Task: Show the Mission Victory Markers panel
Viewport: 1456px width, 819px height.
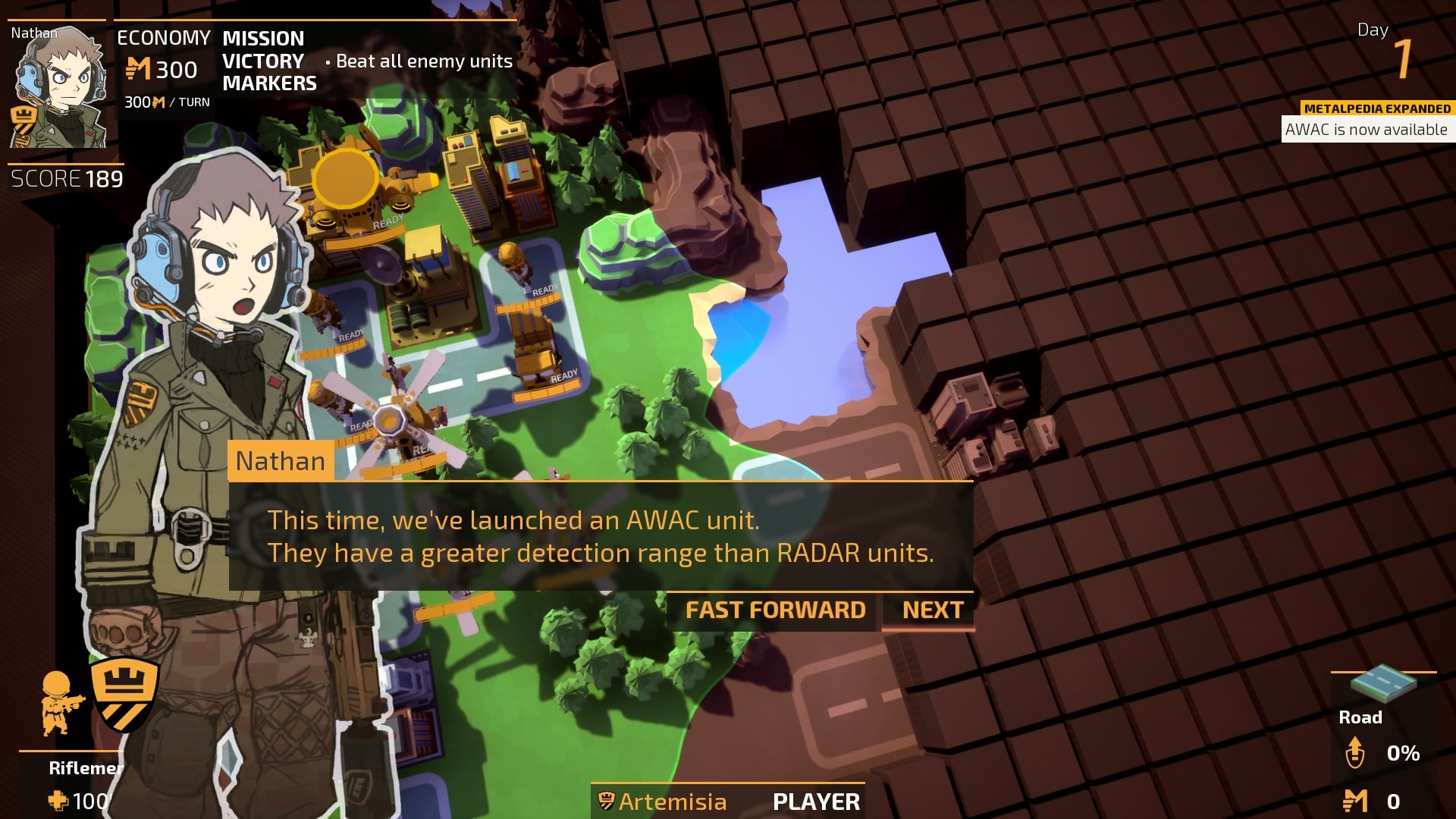Action: coord(262,61)
